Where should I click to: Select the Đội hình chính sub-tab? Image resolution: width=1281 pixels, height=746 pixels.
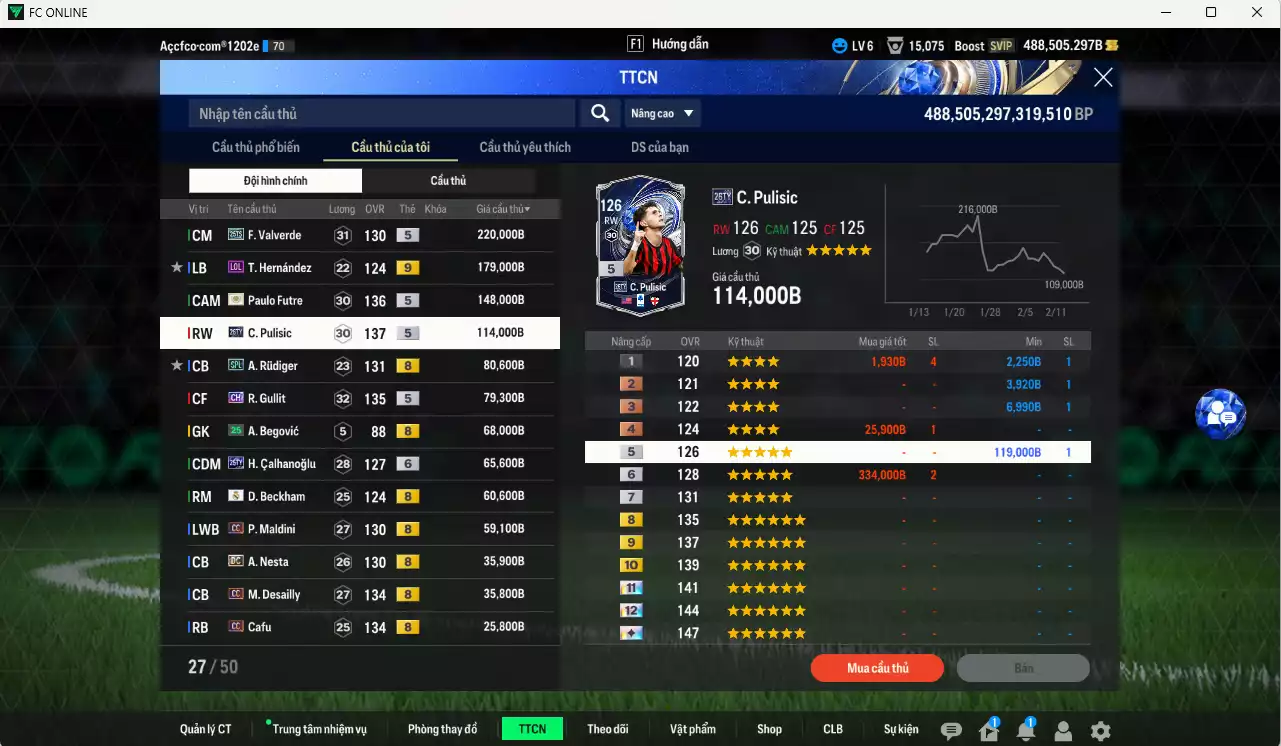(275, 181)
